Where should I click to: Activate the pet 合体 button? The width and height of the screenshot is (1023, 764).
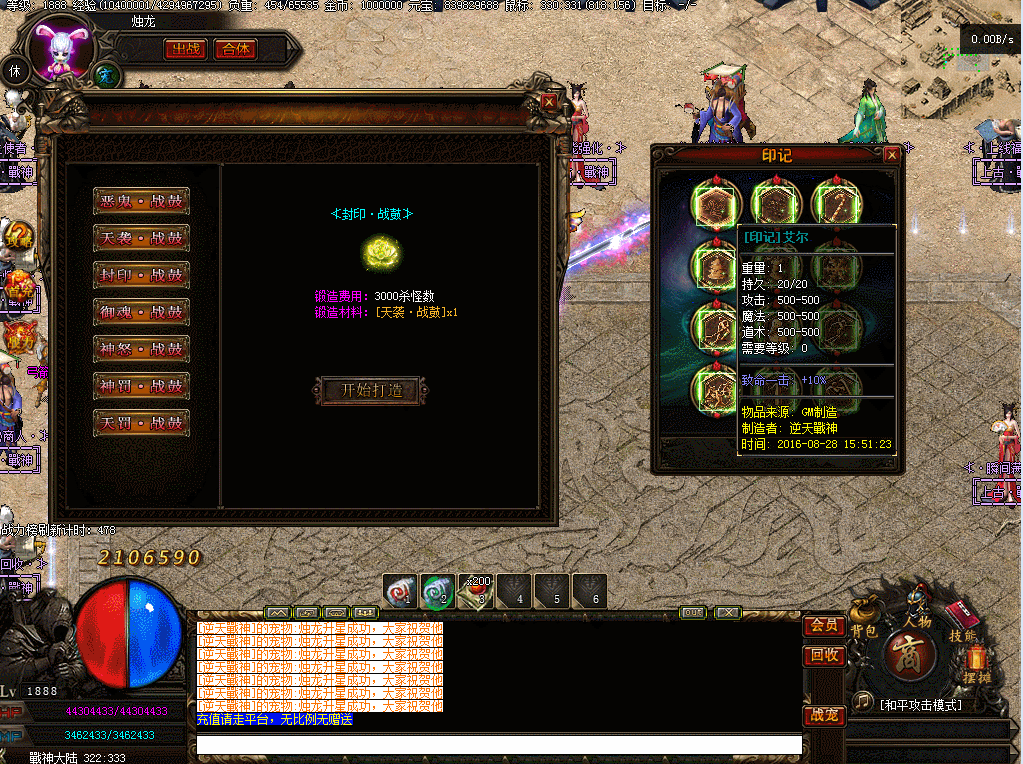(235, 49)
